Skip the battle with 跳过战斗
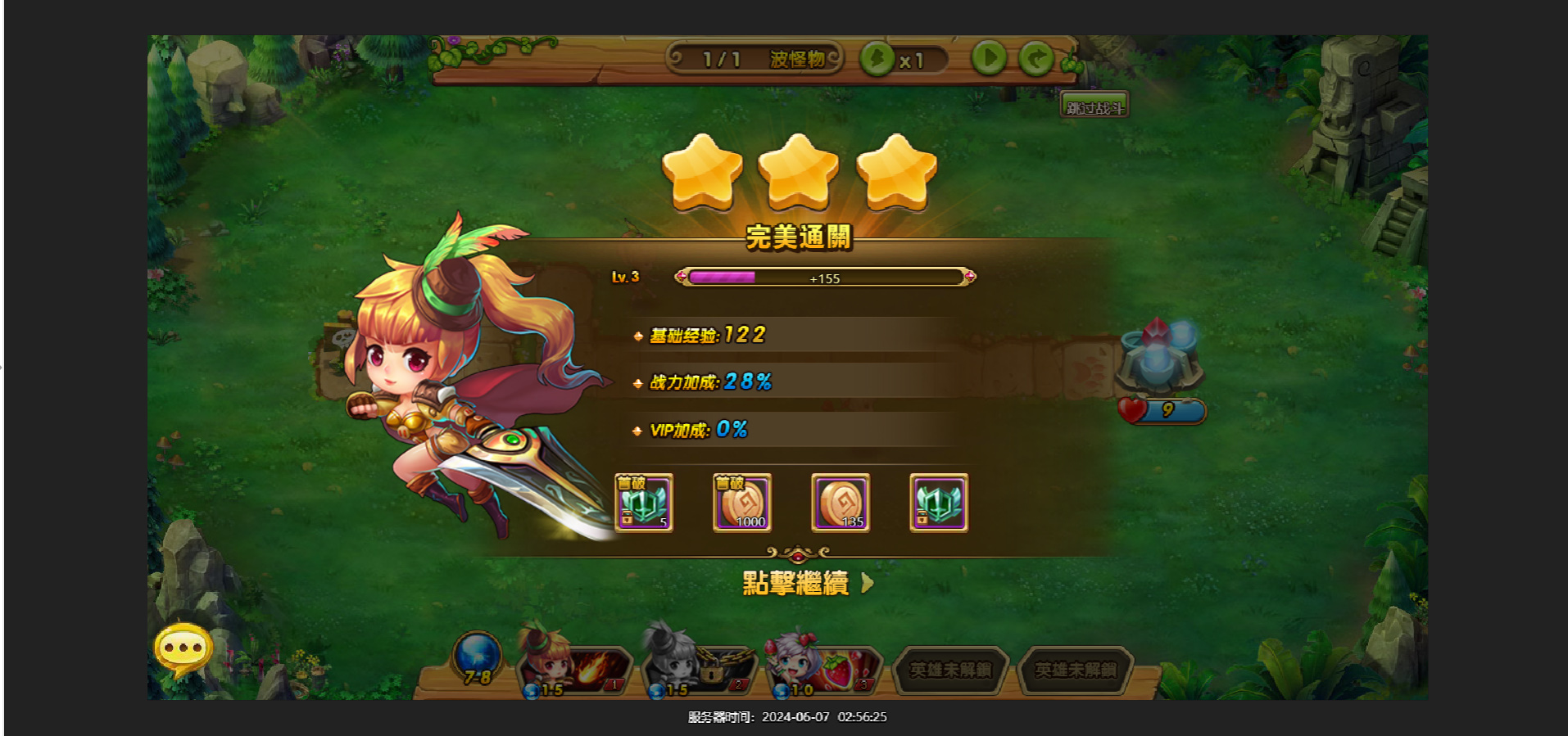The width and height of the screenshot is (1568, 736). pos(1094,106)
